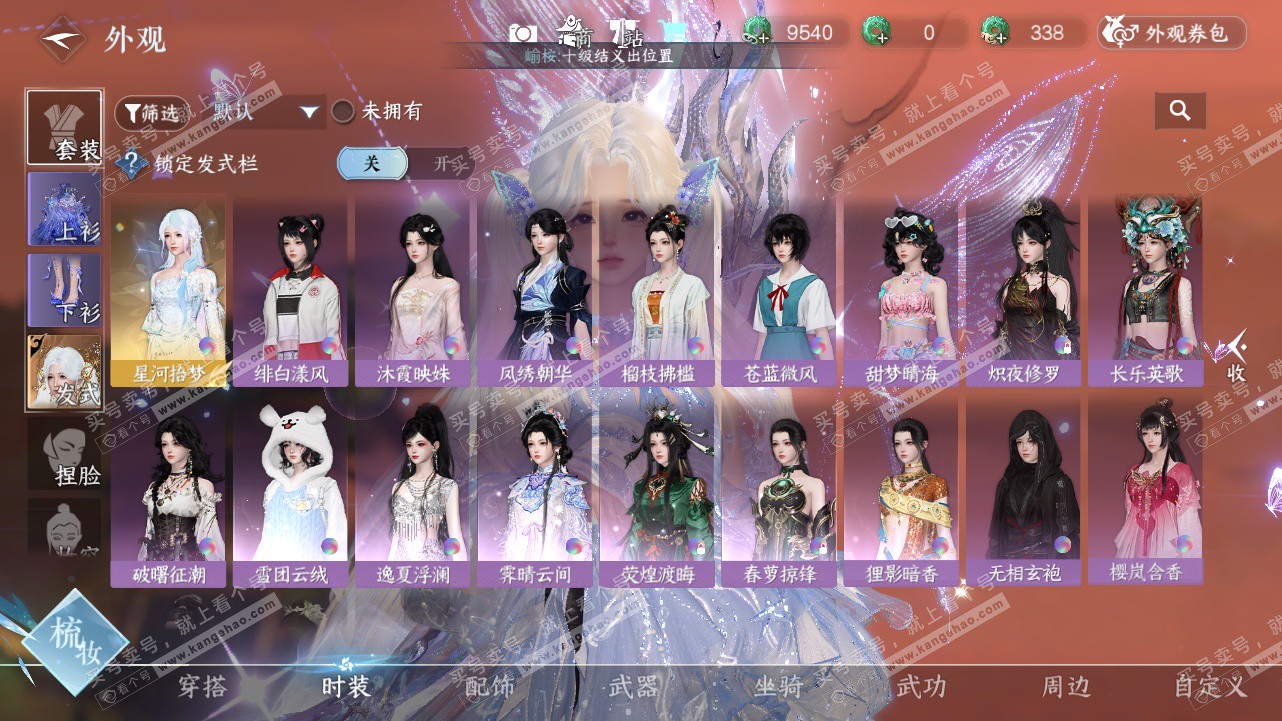Open the 梳妆 dressing diamond button
The image size is (1282, 721).
(x=75, y=642)
